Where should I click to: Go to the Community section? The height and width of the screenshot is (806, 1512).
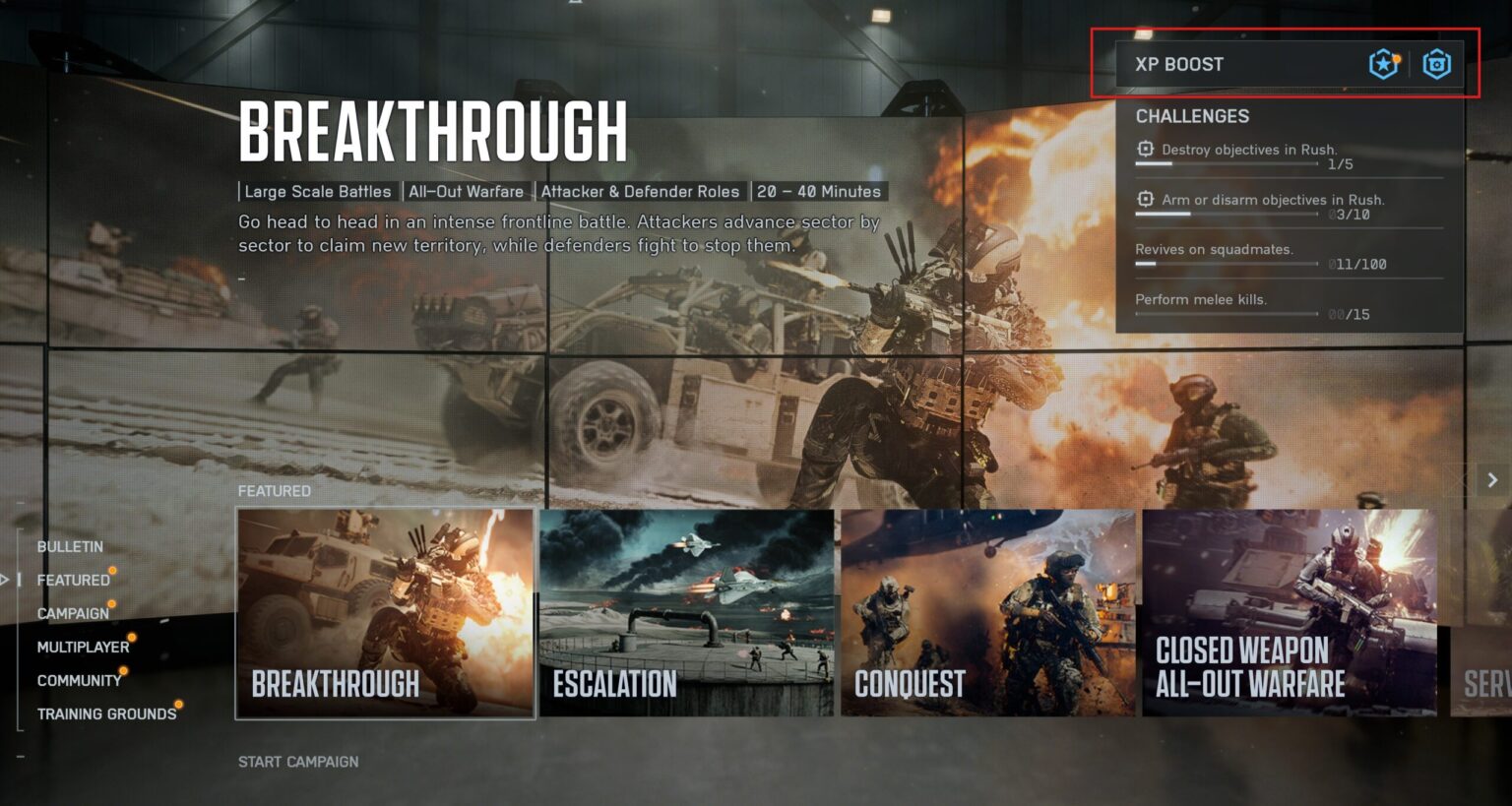click(x=79, y=680)
